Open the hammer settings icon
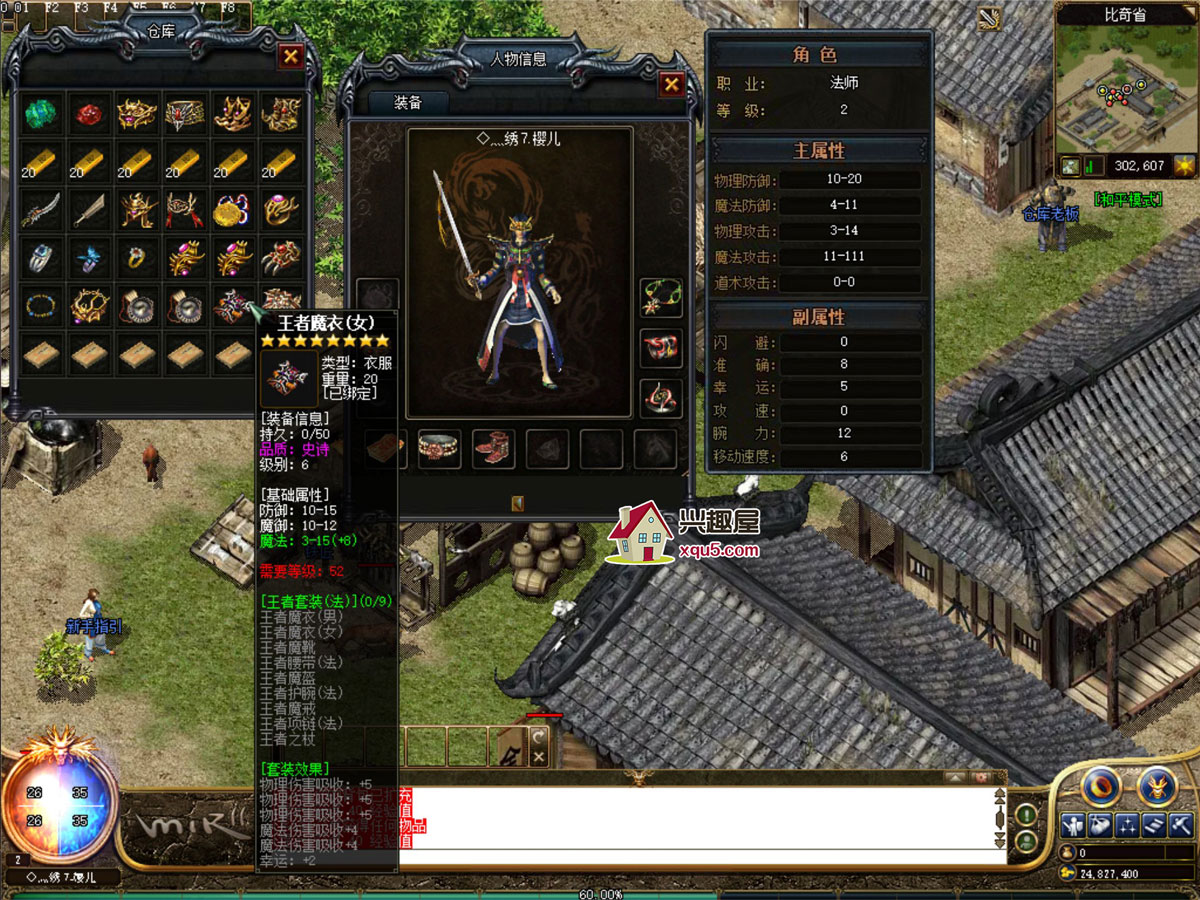Image resolution: width=1200 pixels, height=900 pixels. 1181,826
